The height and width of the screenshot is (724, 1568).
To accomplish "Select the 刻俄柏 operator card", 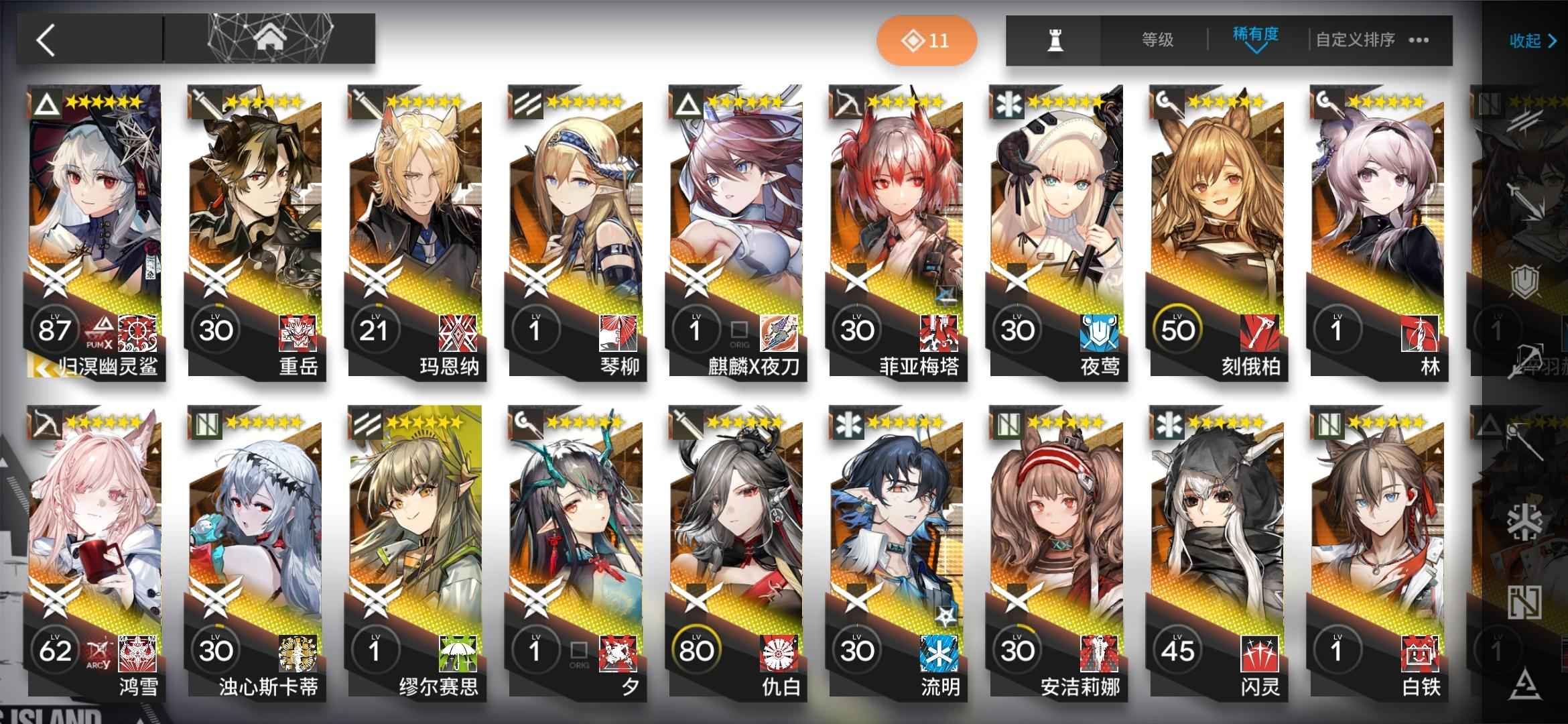I will point(1216,231).
